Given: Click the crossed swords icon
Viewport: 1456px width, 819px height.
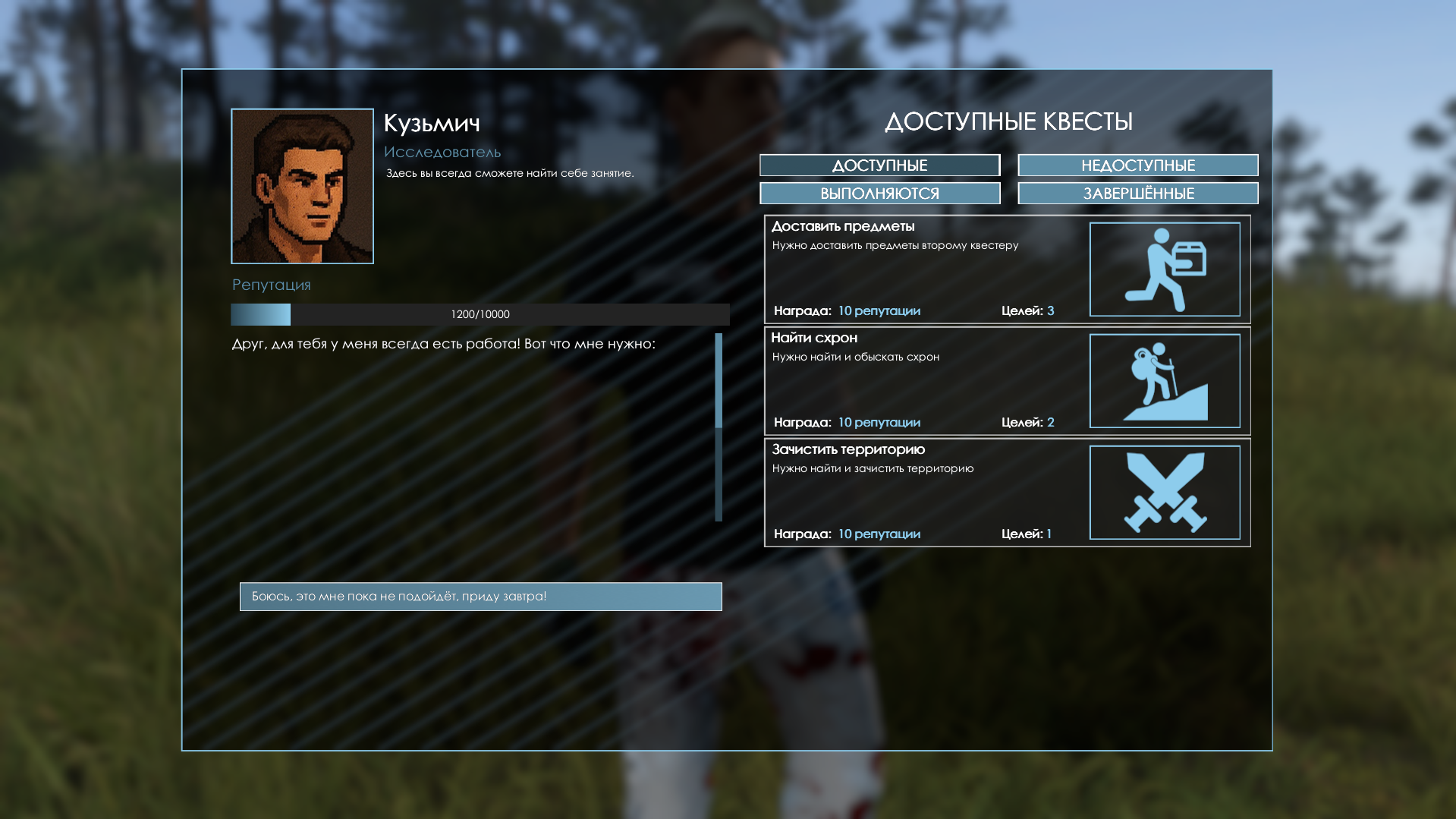Looking at the screenshot, I should [1165, 493].
